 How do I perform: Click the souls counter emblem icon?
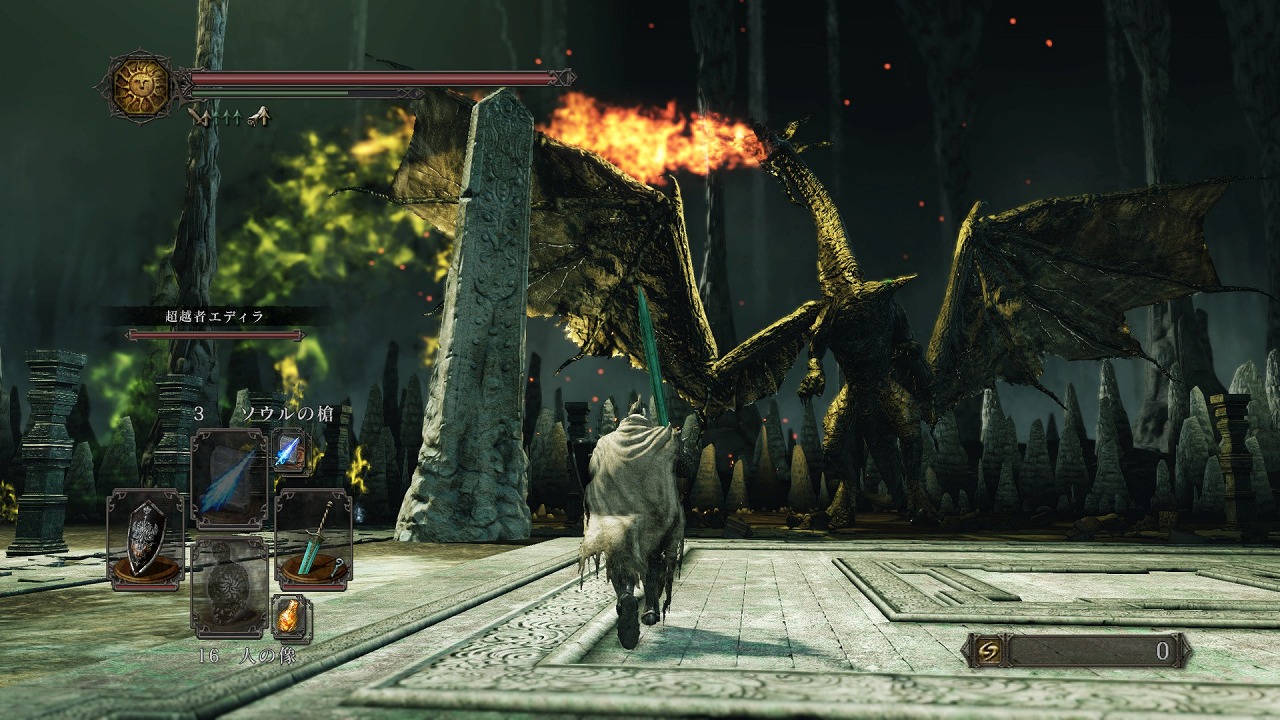(x=985, y=651)
